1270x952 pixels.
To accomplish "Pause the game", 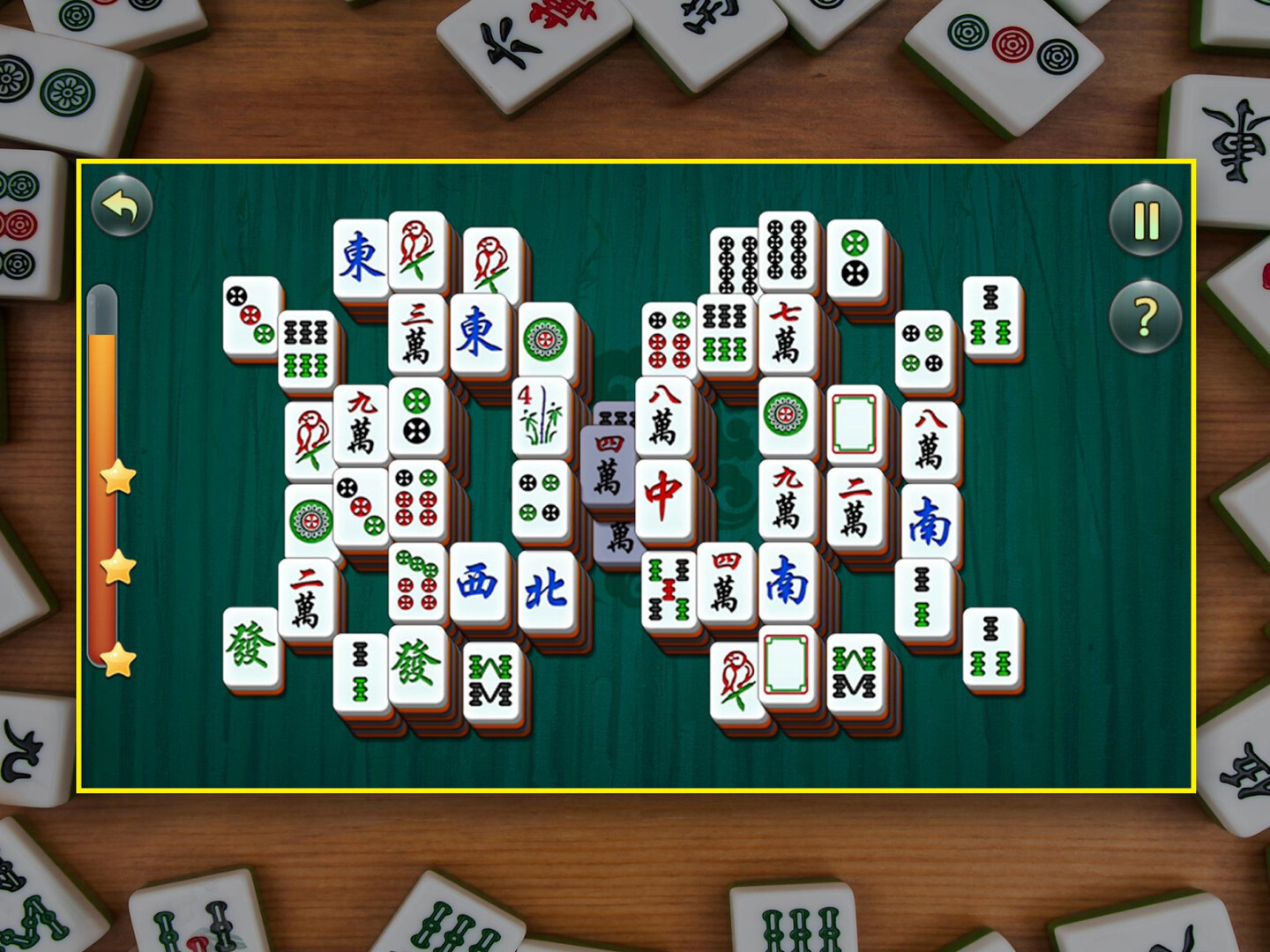I will coord(1146,220).
